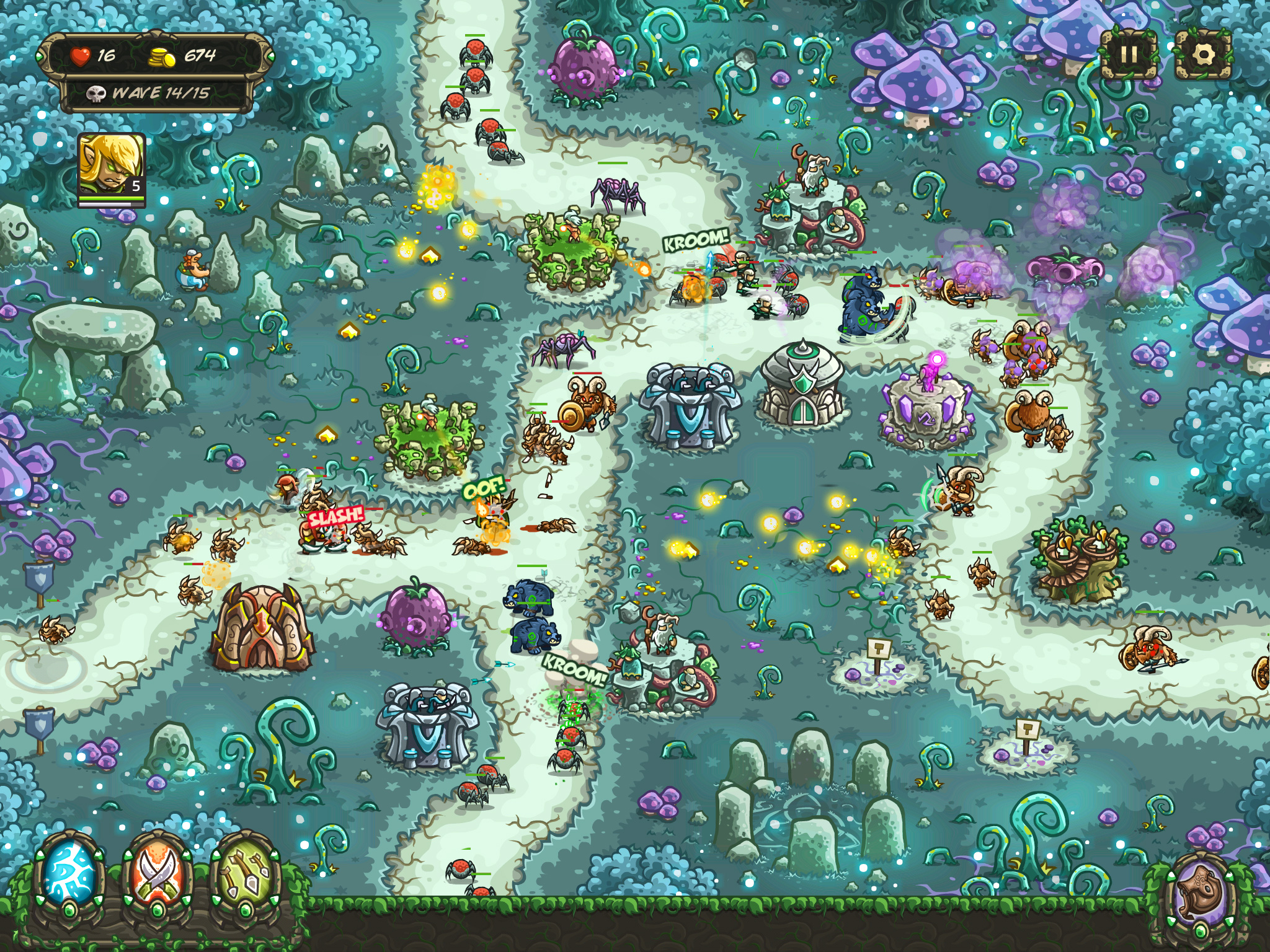Open the purple gem creature button
Viewport: 1270px width, 952px height.
(x=1201, y=894)
